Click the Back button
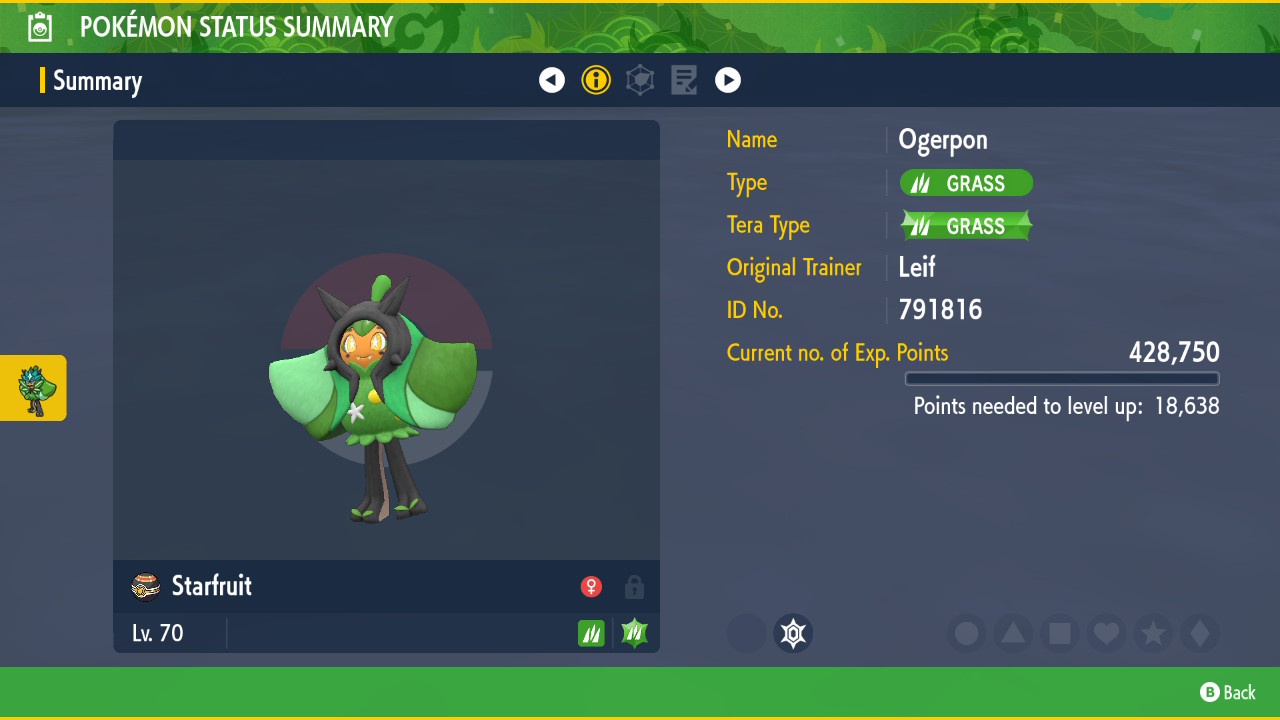This screenshot has width=1280, height=720. [1227, 692]
